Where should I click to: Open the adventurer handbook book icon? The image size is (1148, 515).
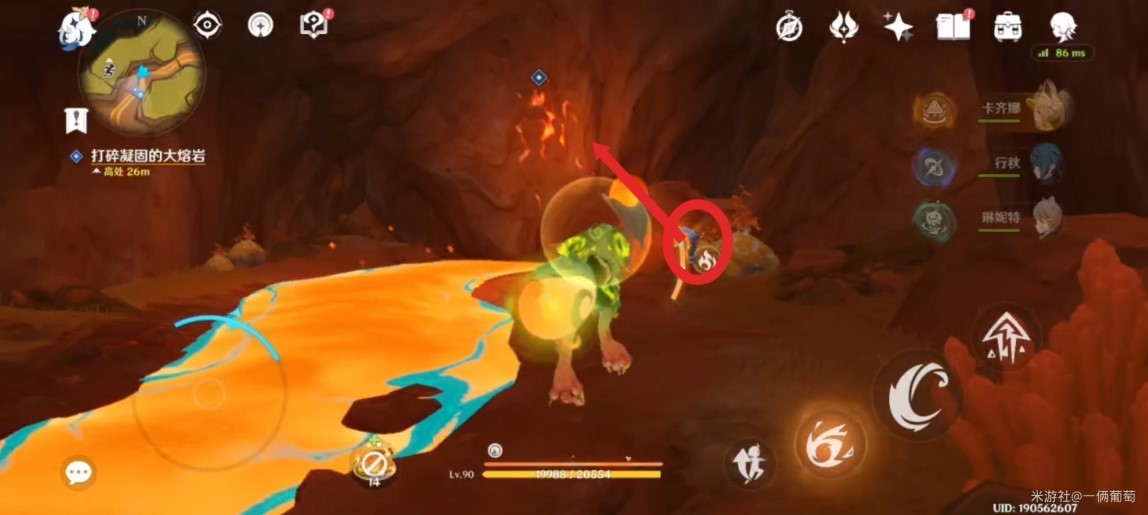click(x=952, y=27)
